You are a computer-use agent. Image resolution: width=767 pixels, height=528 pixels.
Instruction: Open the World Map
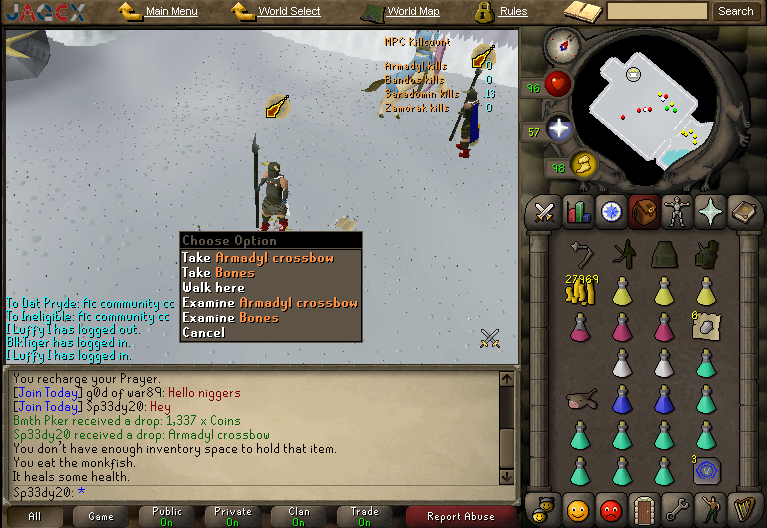click(412, 12)
